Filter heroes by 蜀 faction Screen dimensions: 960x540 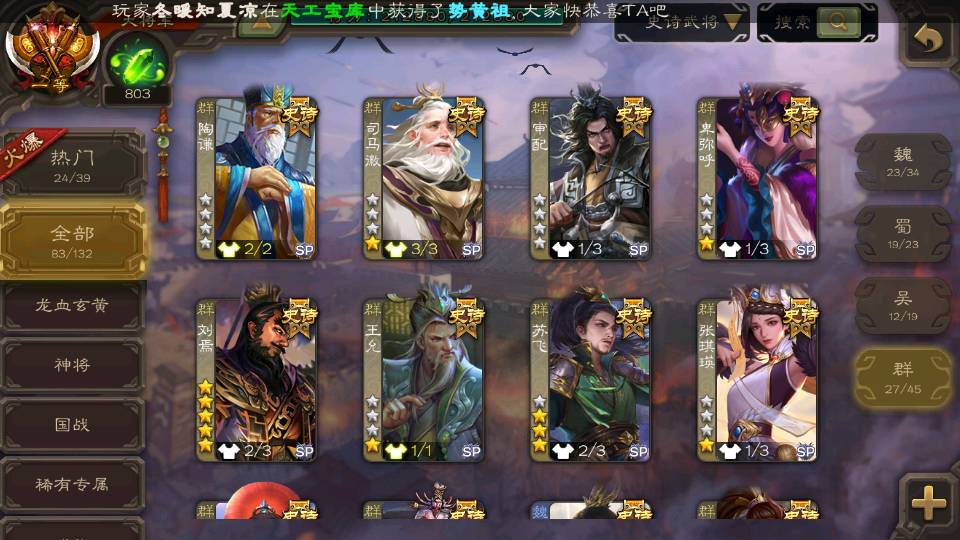pyautogui.click(x=903, y=233)
